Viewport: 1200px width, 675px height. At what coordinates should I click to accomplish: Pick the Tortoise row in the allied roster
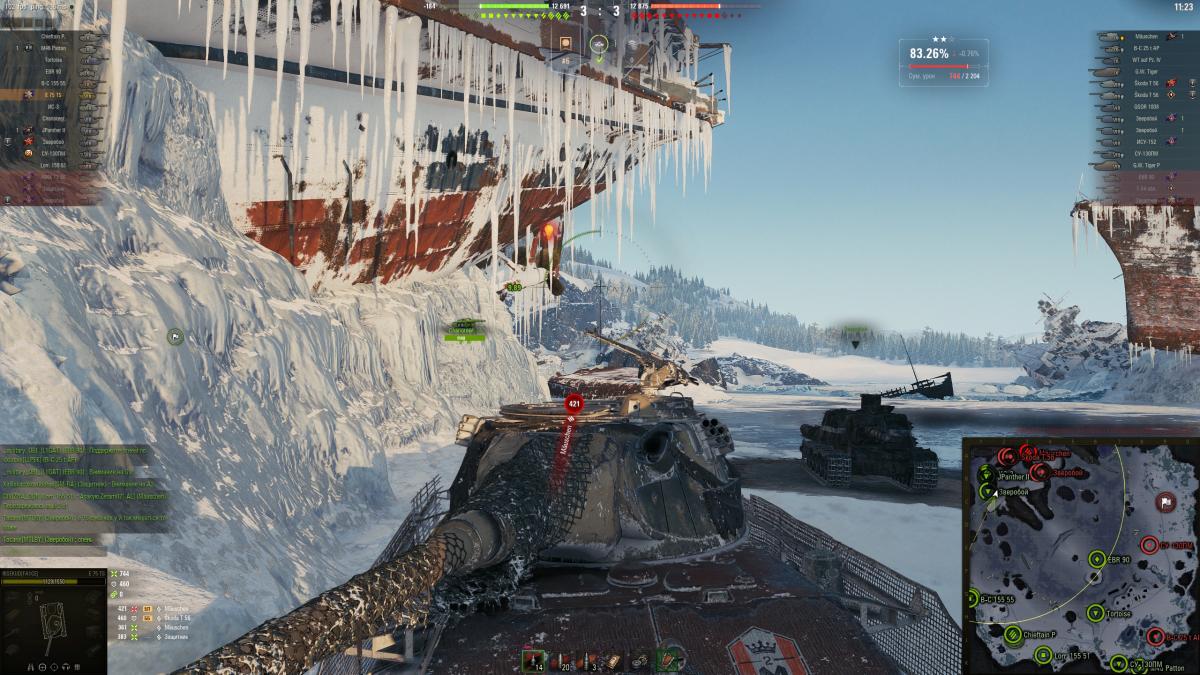coord(53,60)
